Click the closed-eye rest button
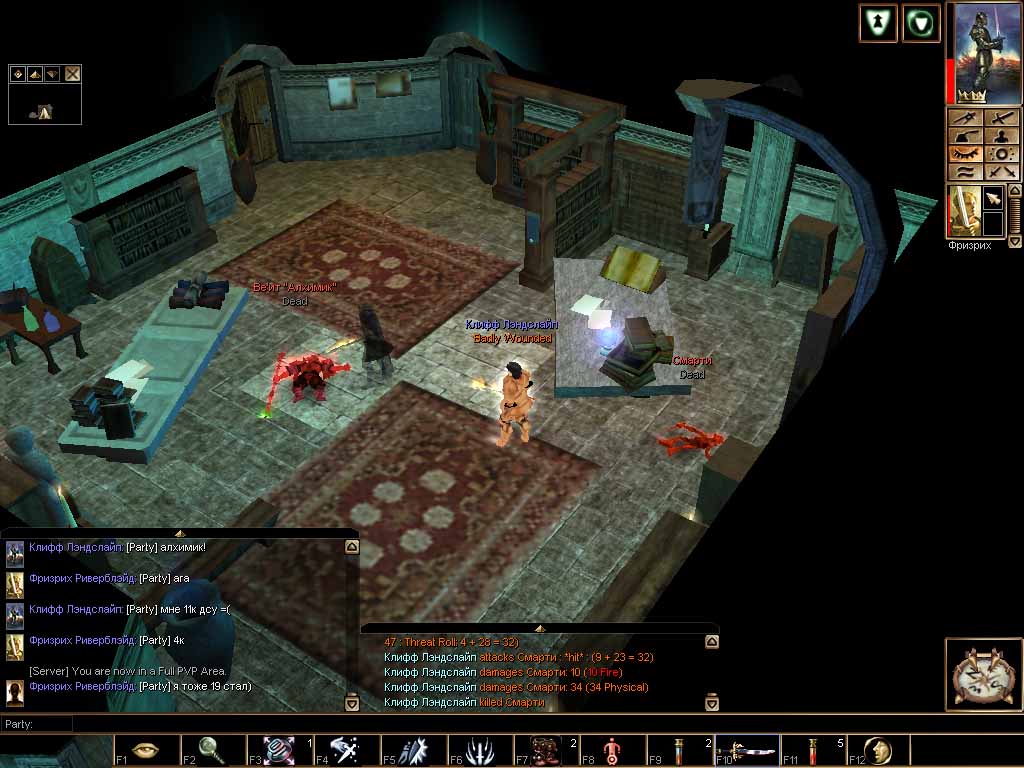This screenshot has width=1024, height=768. [x=964, y=154]
